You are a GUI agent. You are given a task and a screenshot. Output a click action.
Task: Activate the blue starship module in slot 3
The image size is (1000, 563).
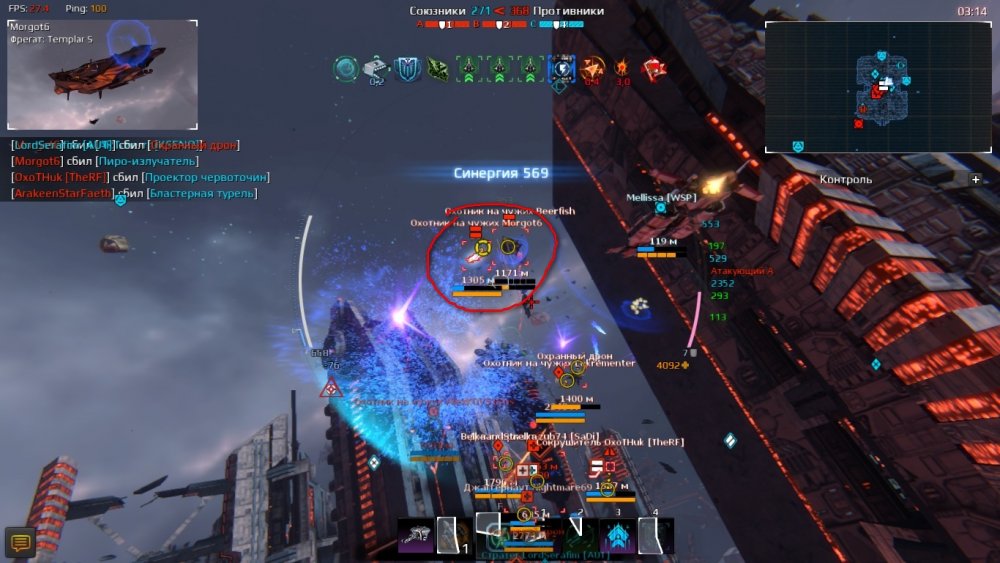click(617, 537)
